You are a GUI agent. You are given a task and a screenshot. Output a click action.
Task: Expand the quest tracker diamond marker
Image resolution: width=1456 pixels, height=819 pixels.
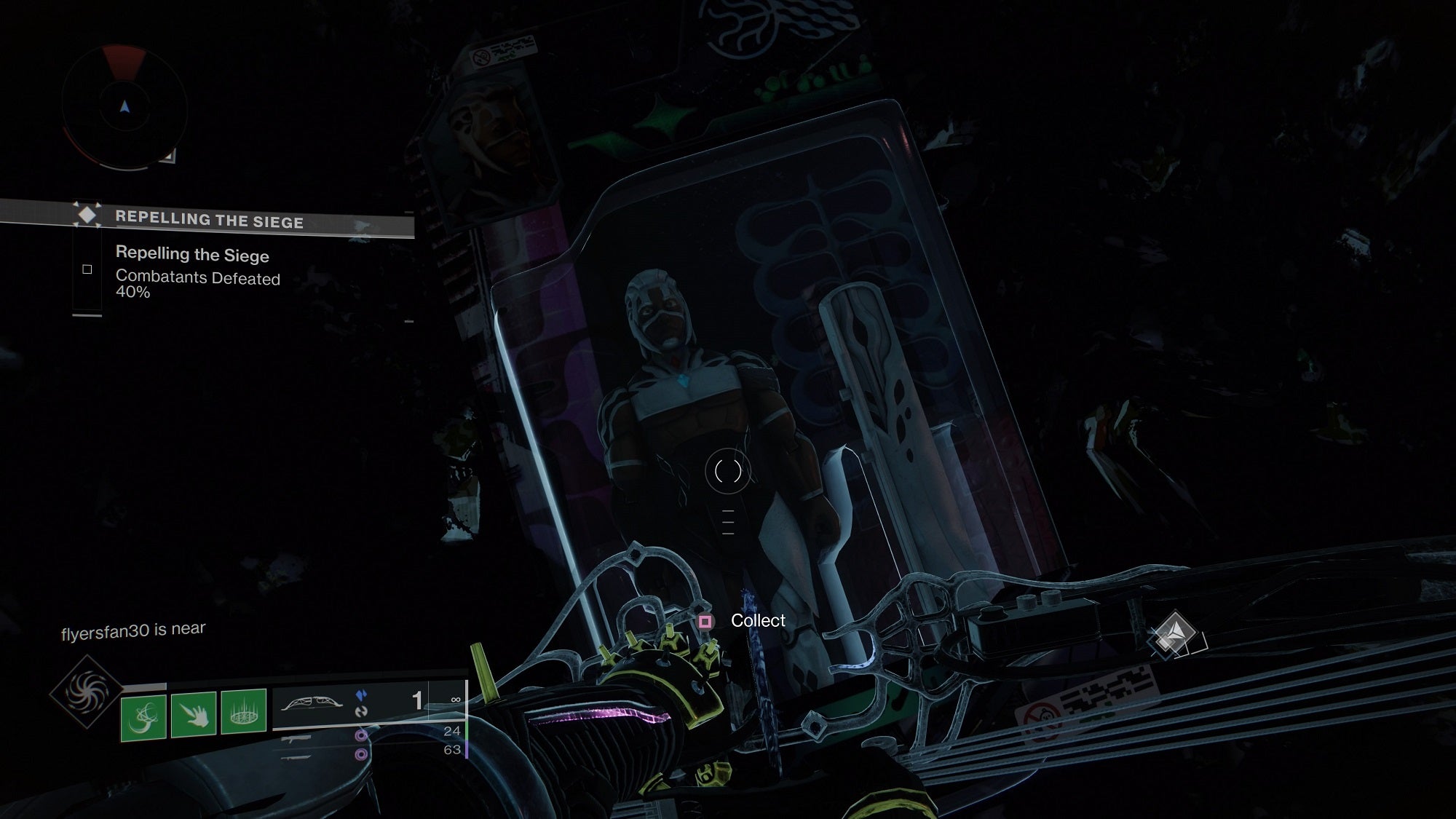[x=86, y=215]
